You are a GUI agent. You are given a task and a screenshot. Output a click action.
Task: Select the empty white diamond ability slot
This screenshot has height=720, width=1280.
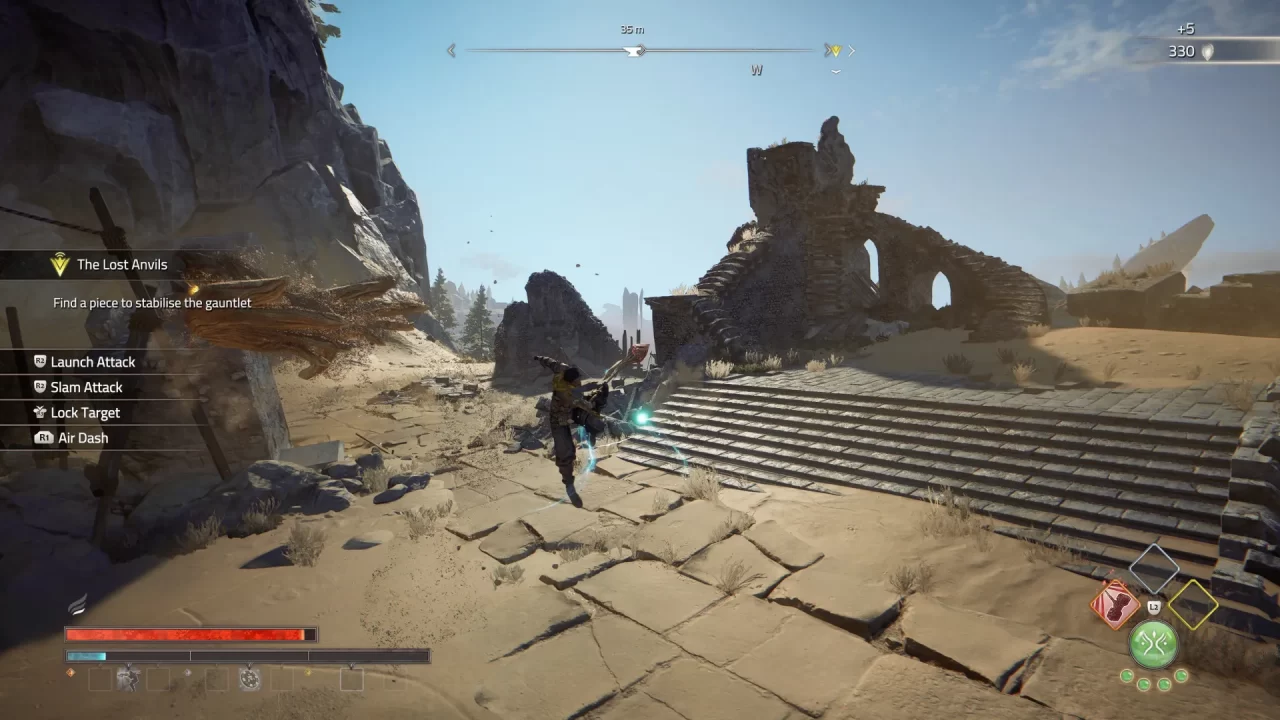tap(1154, 567)
